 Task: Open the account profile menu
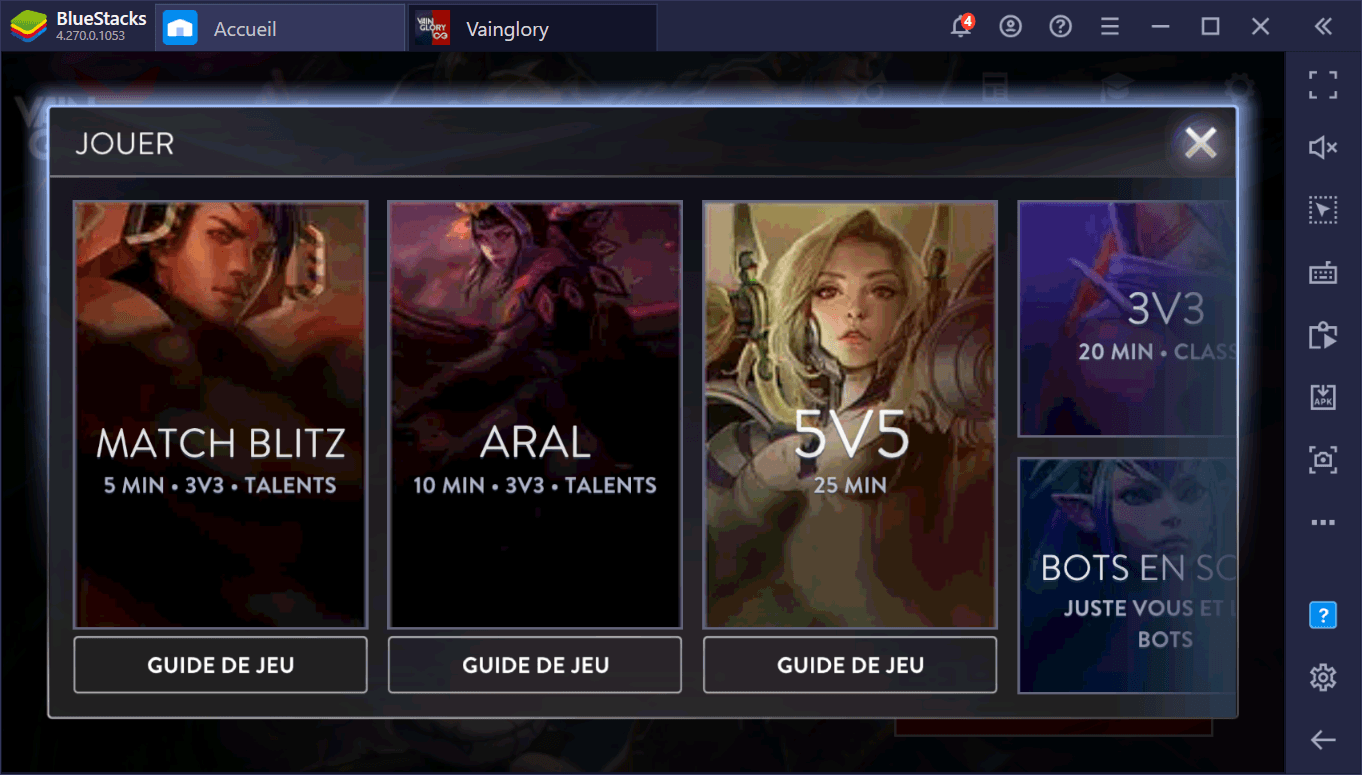coord(1010,27)
